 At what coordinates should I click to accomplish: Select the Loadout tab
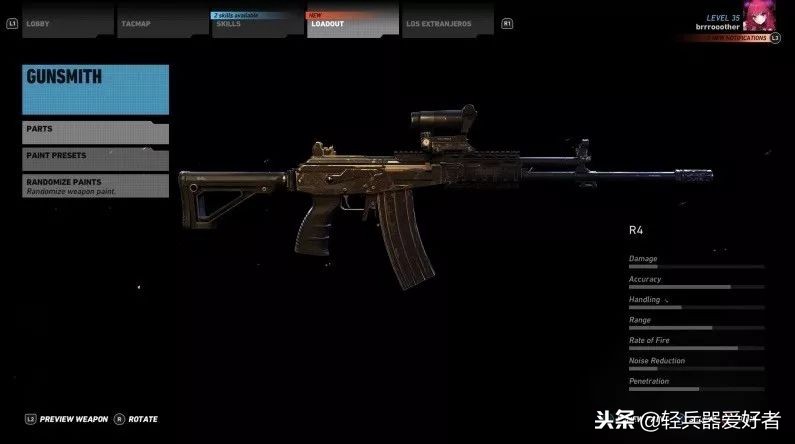pyautogui.click(x=350, y=22)
